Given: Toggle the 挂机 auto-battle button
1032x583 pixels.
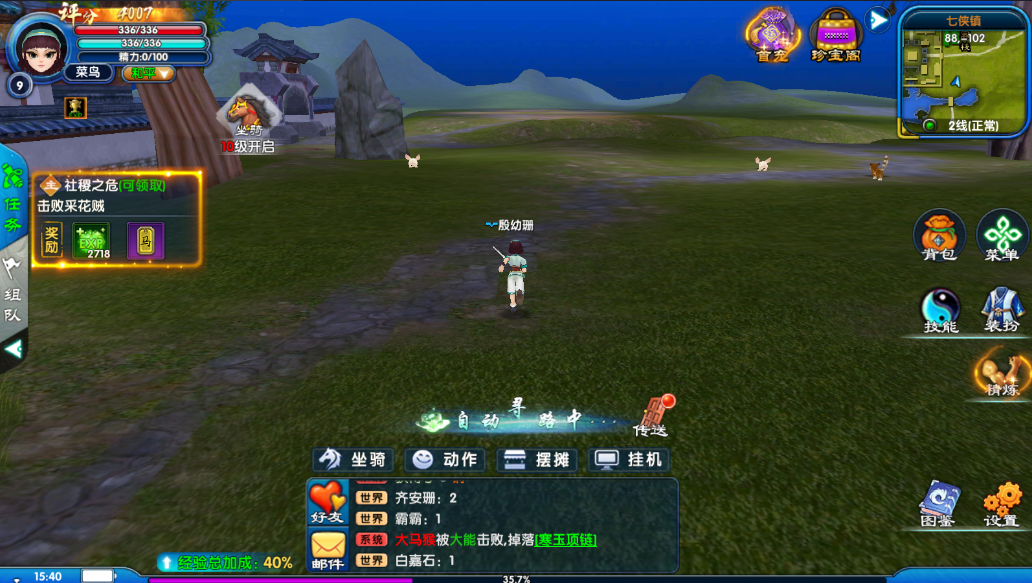Looking at the screenshot, I should tap(630, 460).
